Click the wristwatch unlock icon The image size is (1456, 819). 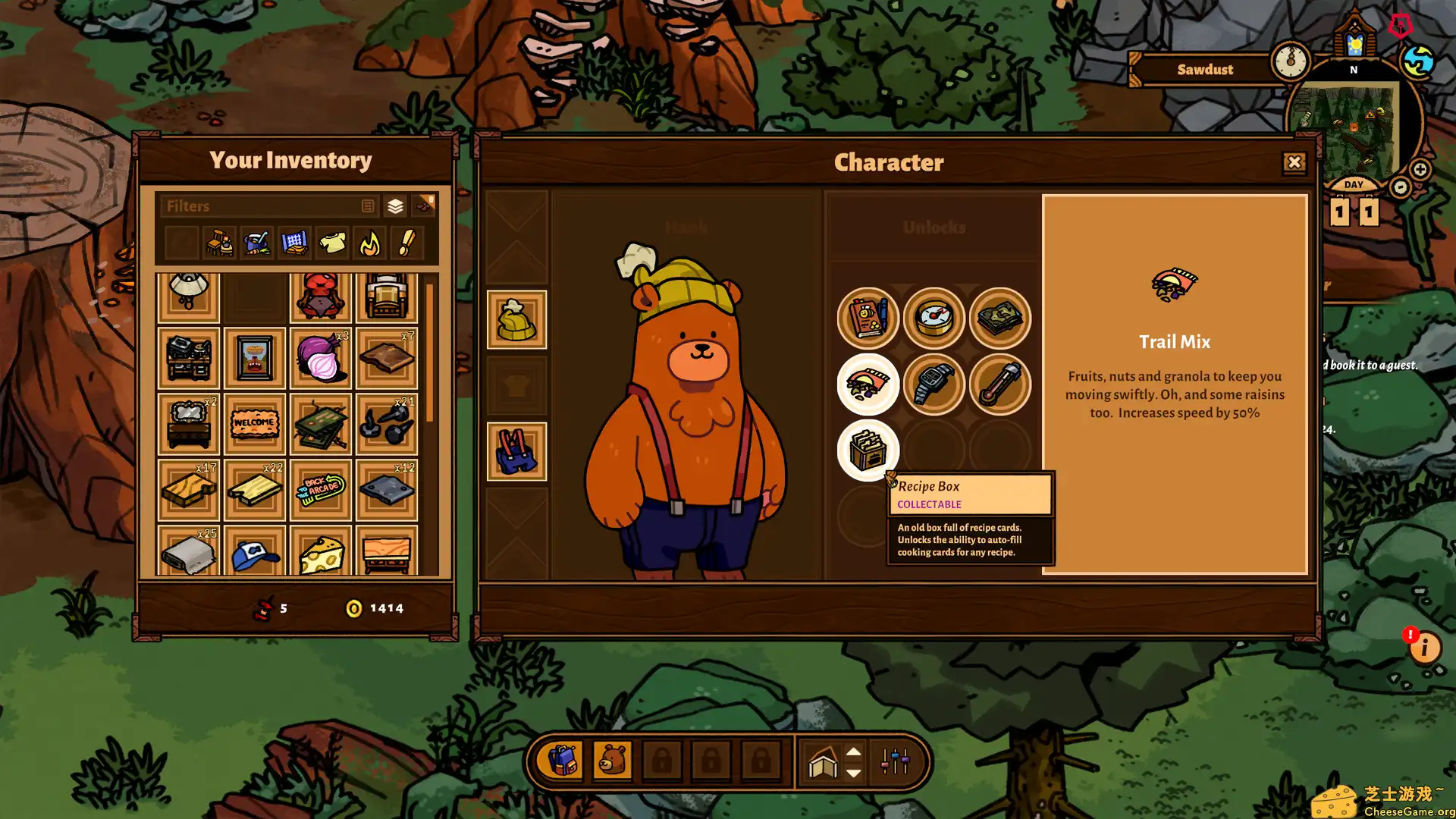point(934,384)
